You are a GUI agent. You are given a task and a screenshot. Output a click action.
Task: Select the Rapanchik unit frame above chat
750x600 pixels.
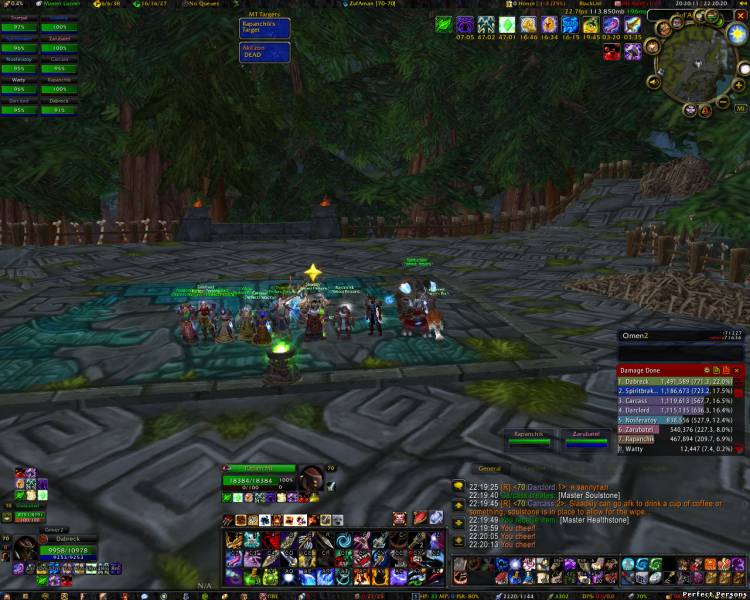pos(528,437)
